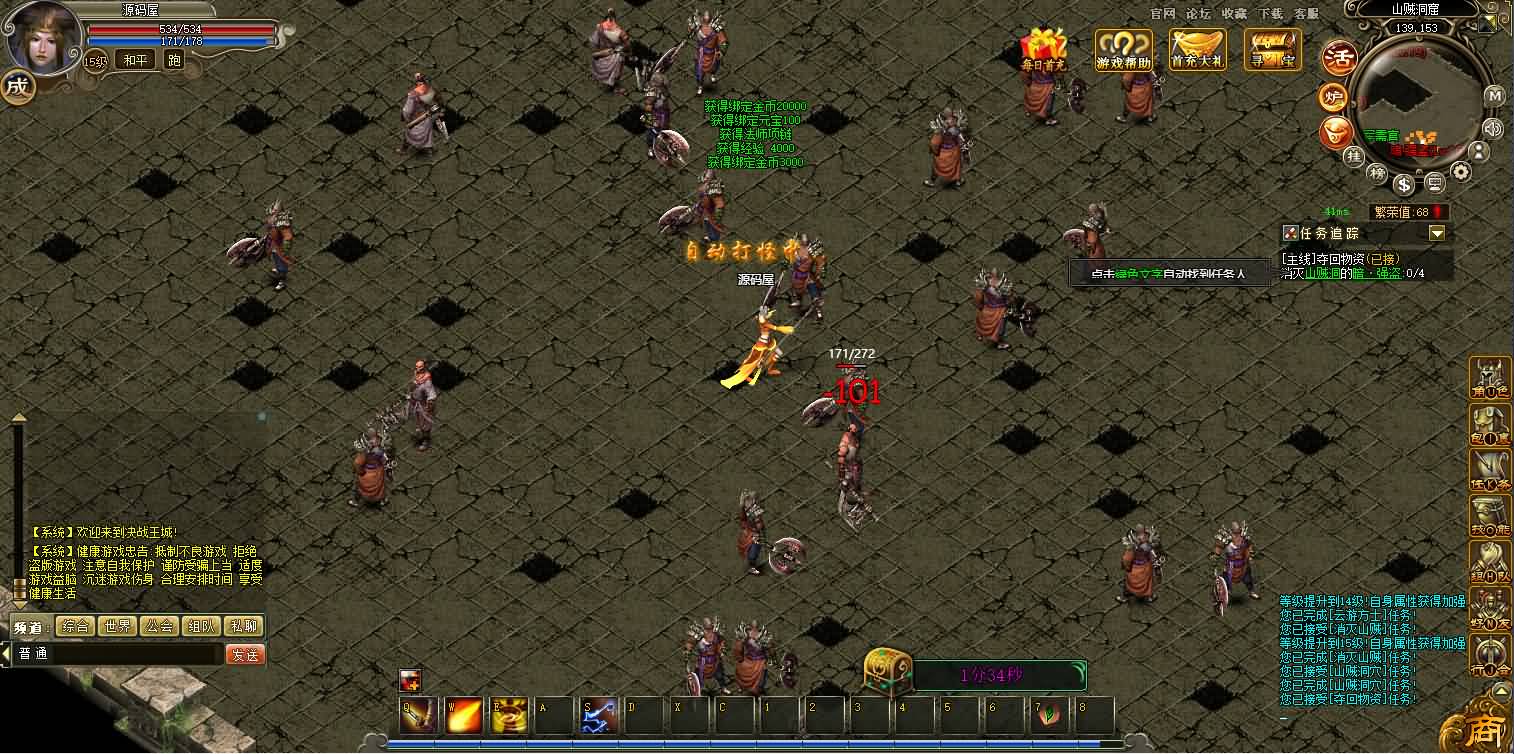Open the 游戏帮助 game help button
1514x754 pixels.
pyautogui.click(x=1123, y=49)
